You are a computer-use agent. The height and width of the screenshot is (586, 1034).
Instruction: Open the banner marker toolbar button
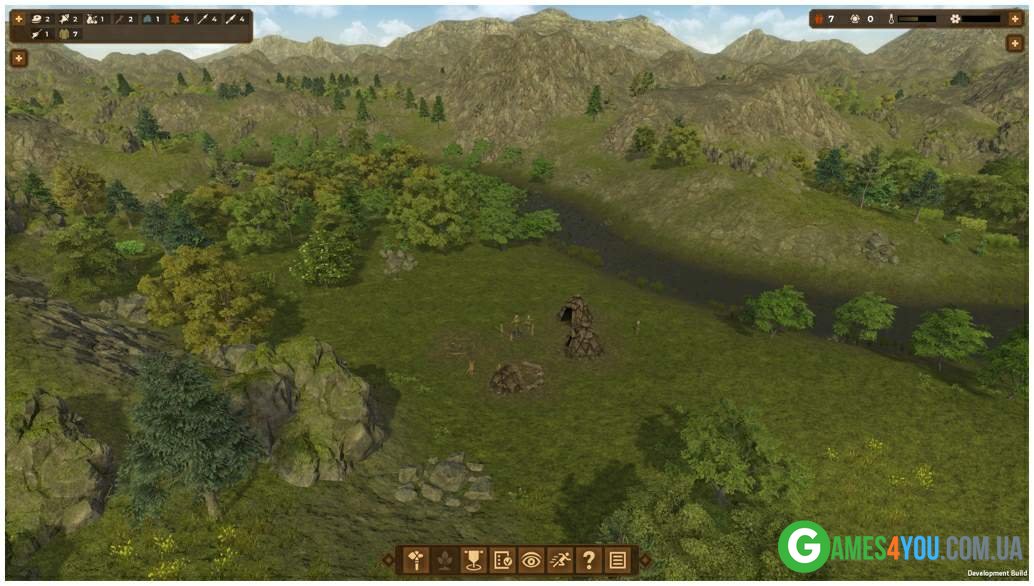(473, 560)
